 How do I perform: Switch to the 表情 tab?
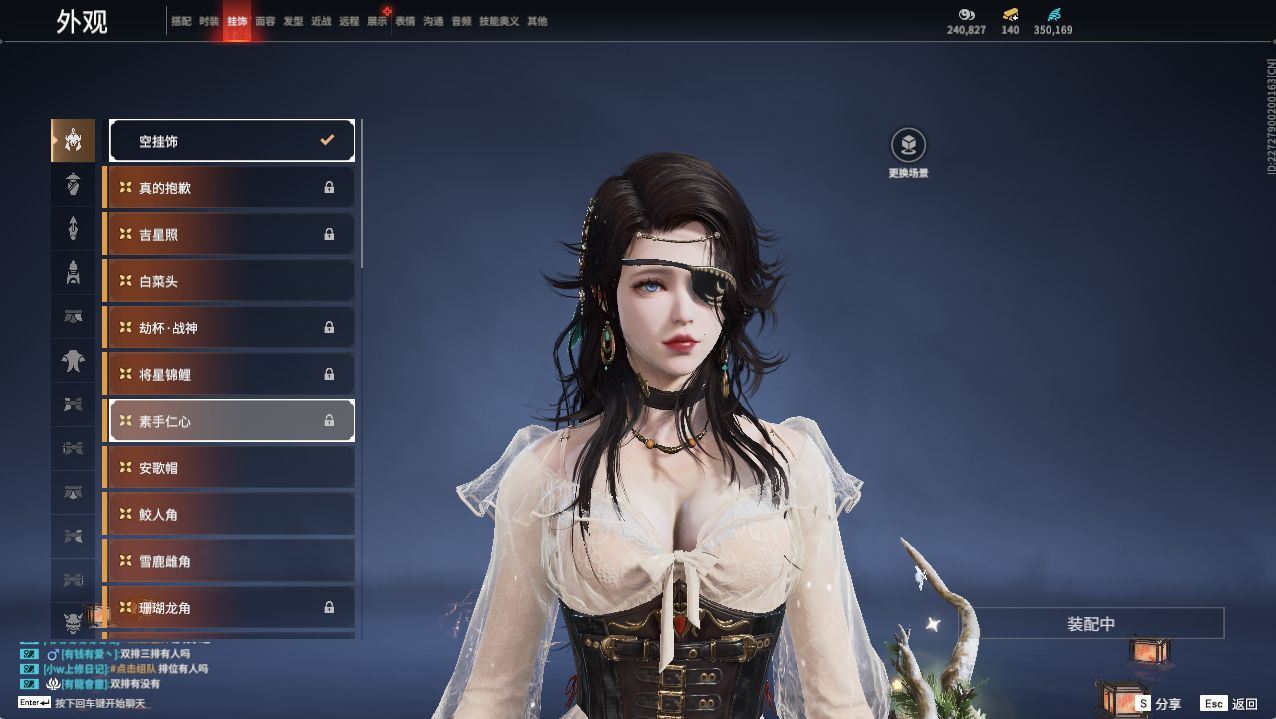click(405, 21)
